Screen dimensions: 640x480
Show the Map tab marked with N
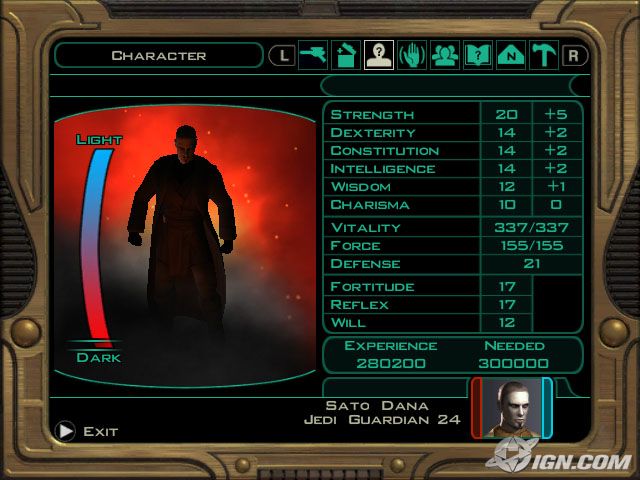click(x=510, y=55)
